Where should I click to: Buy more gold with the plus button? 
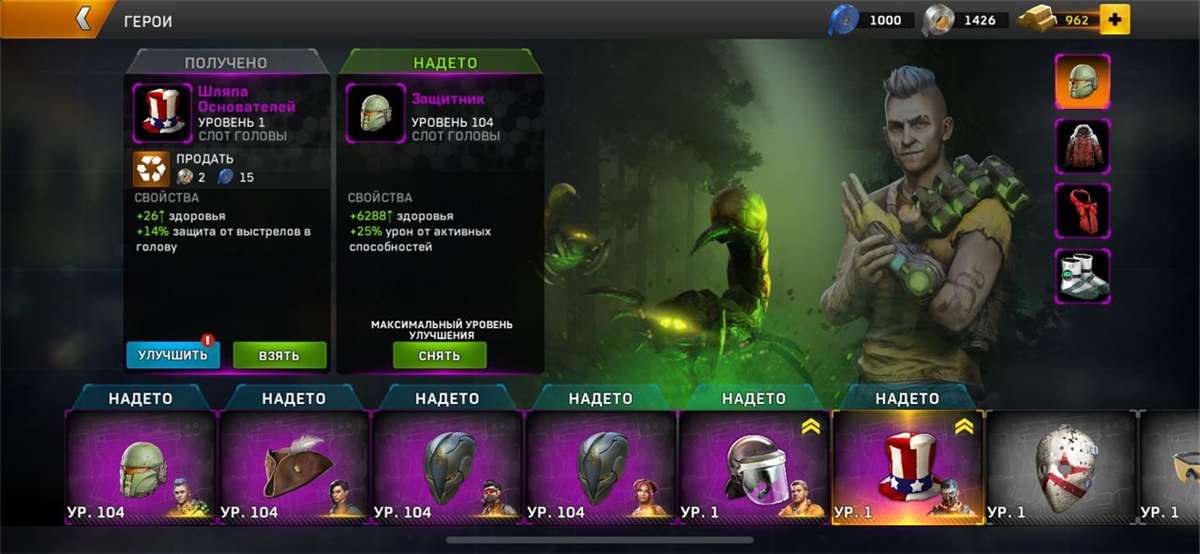pos(1114,19)
